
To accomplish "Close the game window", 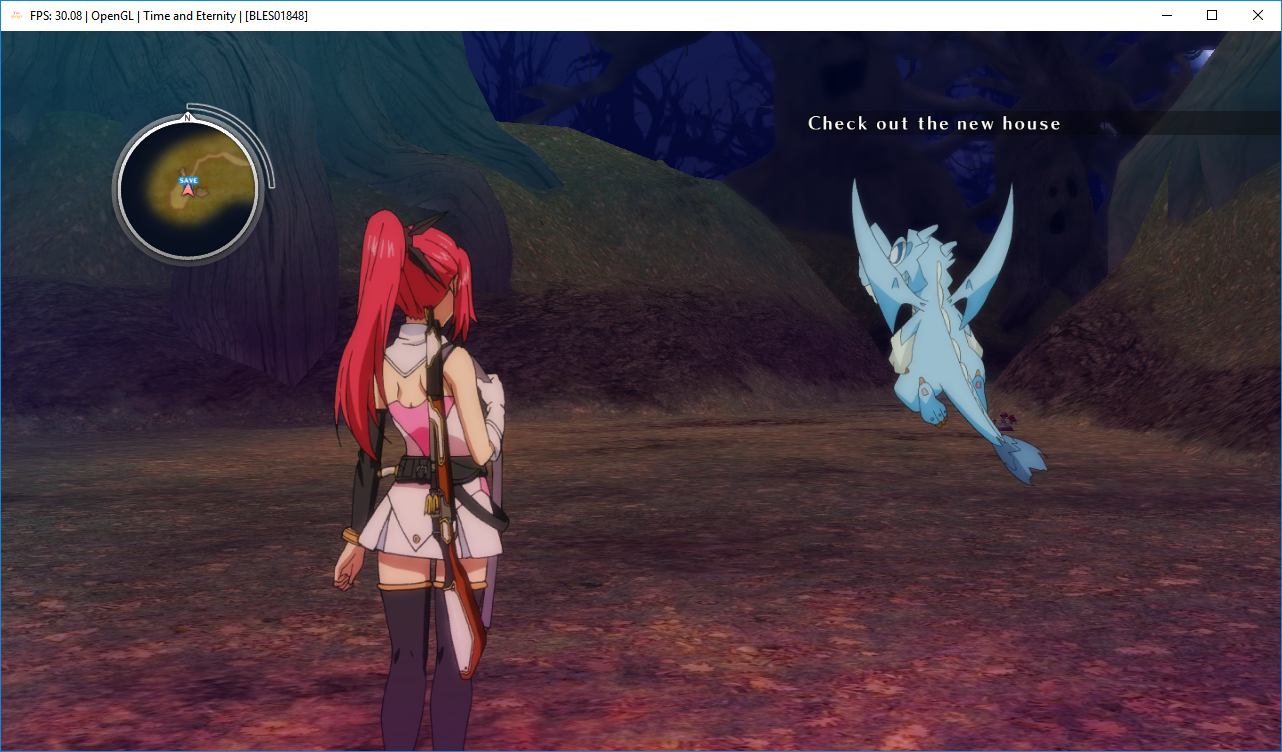I will (x=1258, y=15).
